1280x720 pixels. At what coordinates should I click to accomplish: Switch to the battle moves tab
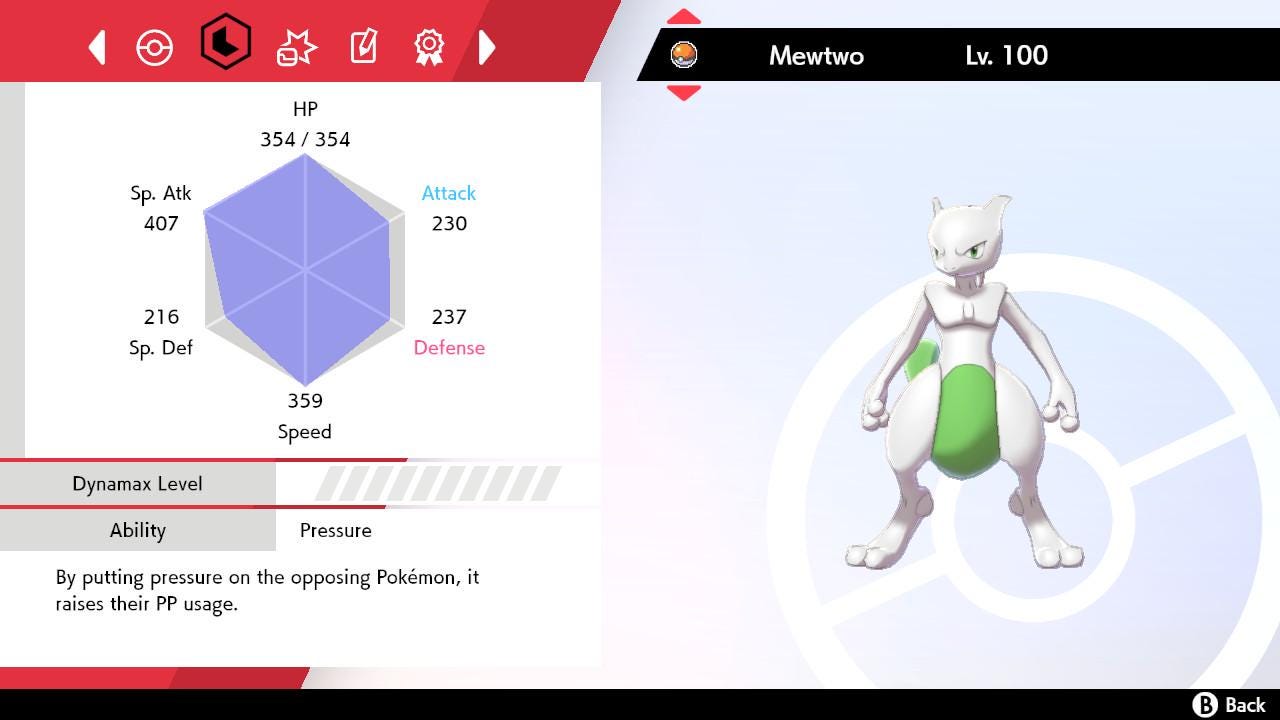pyautogui.click(x=296, y=47)
